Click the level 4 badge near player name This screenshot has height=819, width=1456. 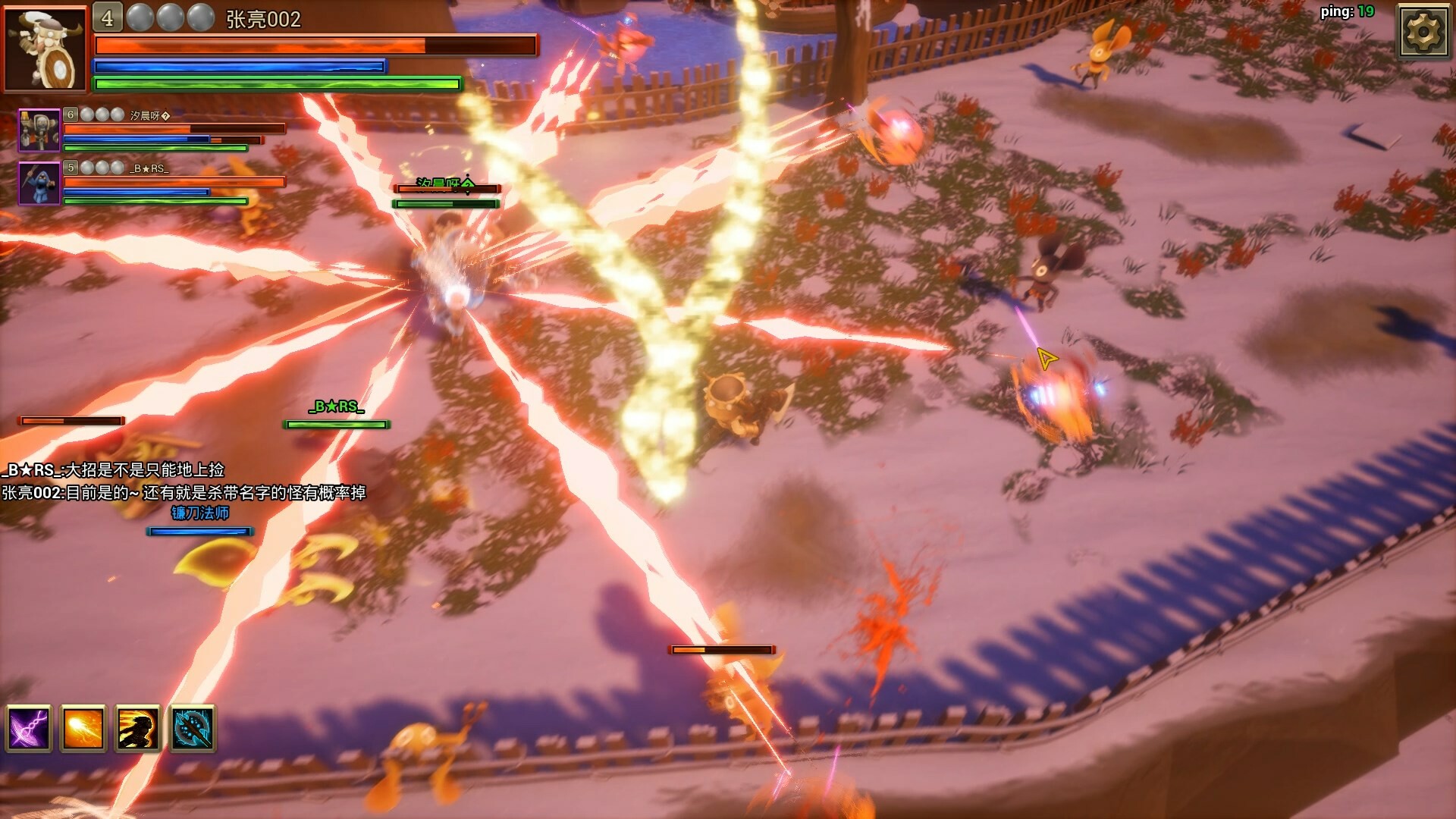click(108, 17)
